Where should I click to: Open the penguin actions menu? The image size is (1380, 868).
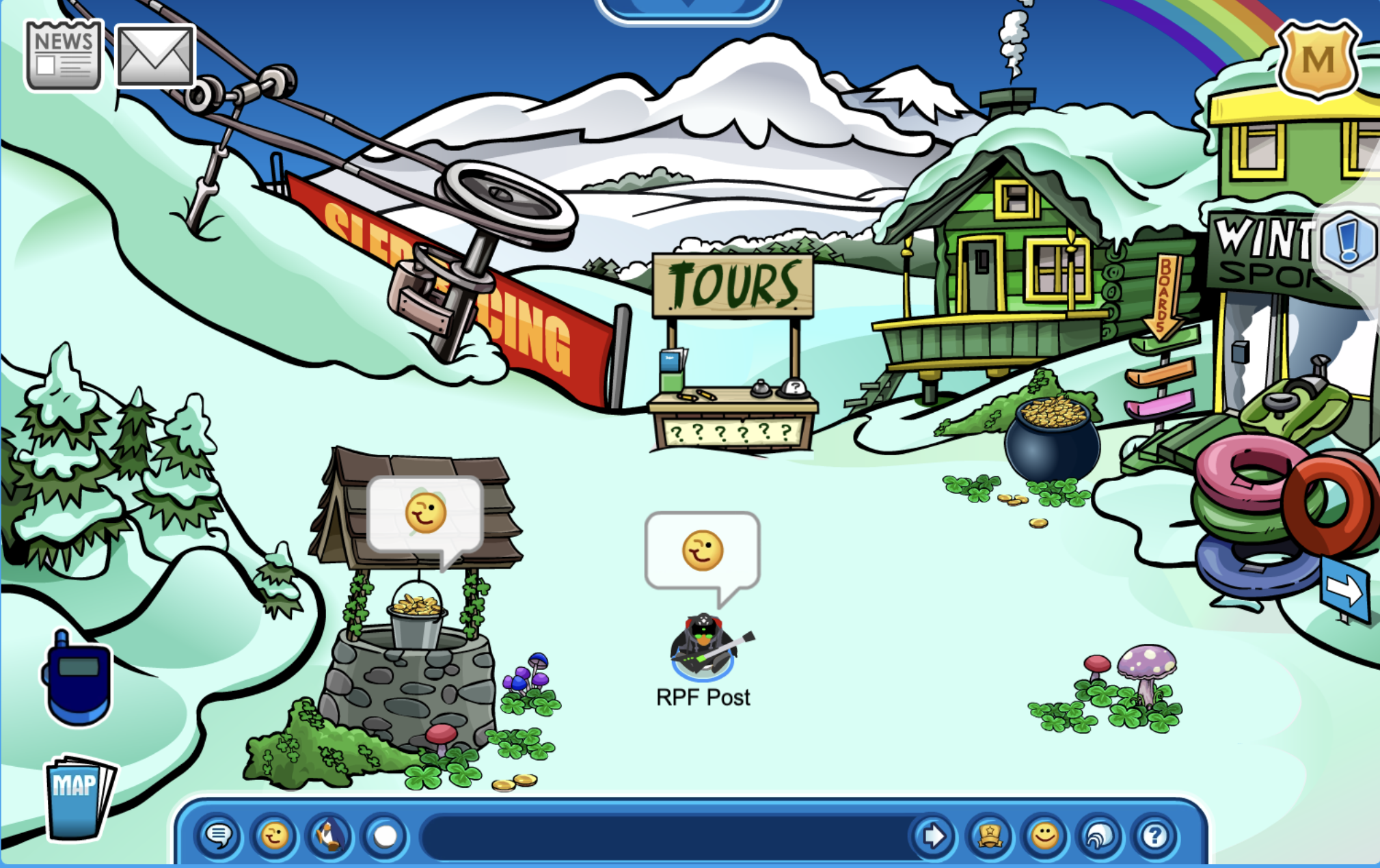coord(329,836)
